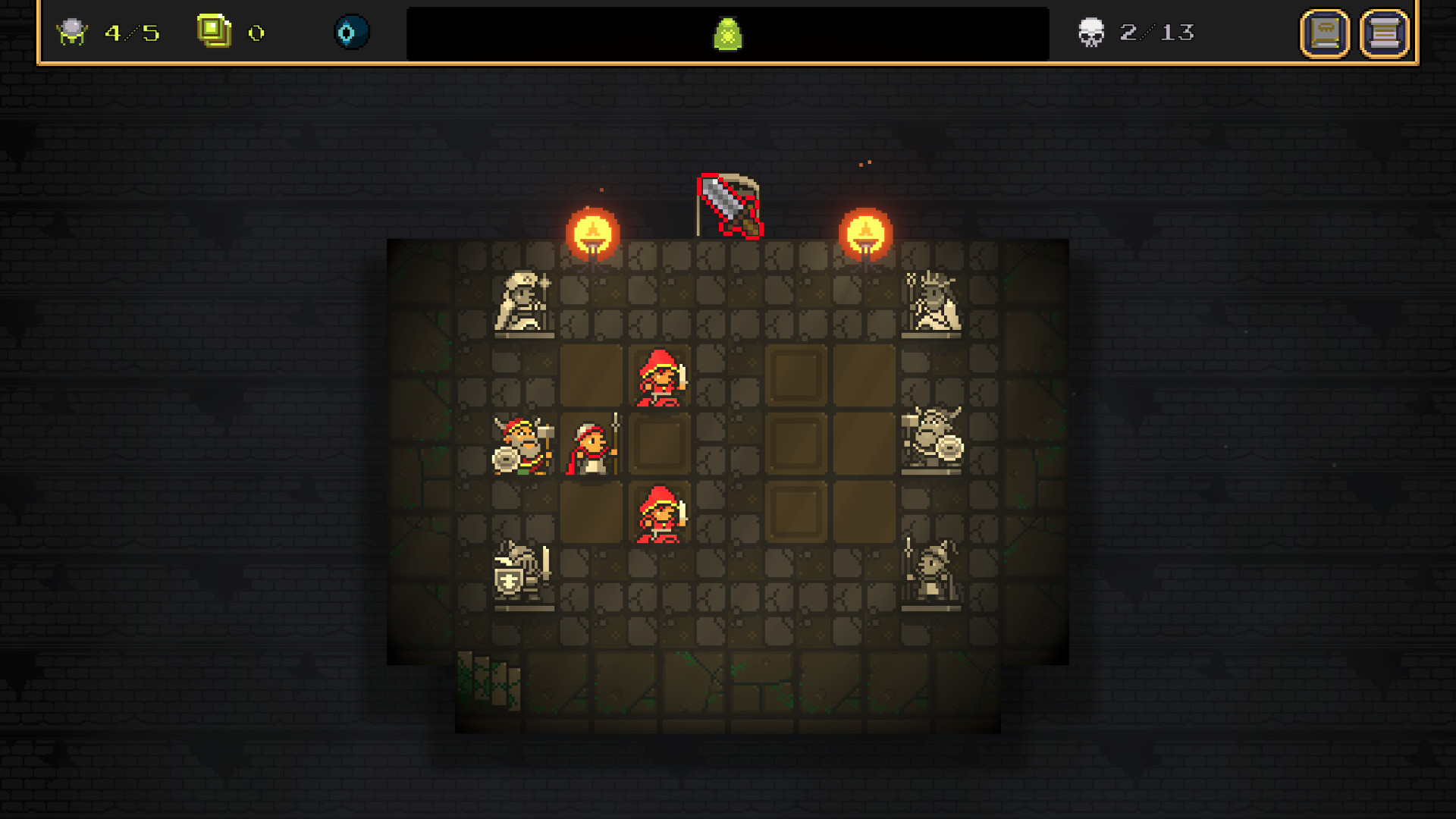Choose the crowned king statue

click(x=932, y=303)
